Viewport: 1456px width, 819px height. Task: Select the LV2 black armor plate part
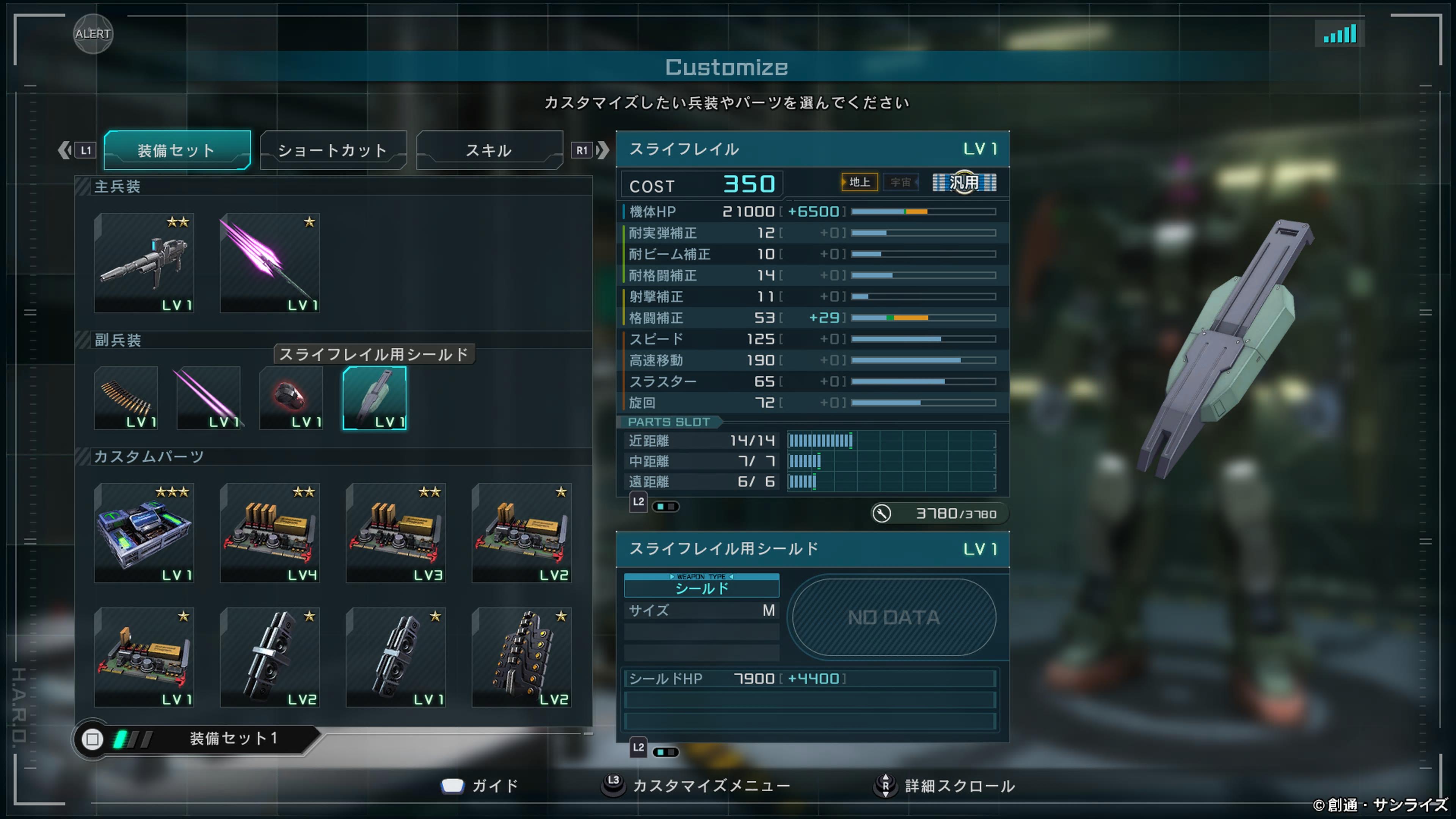pyautogui.click(x=521, y=657)
